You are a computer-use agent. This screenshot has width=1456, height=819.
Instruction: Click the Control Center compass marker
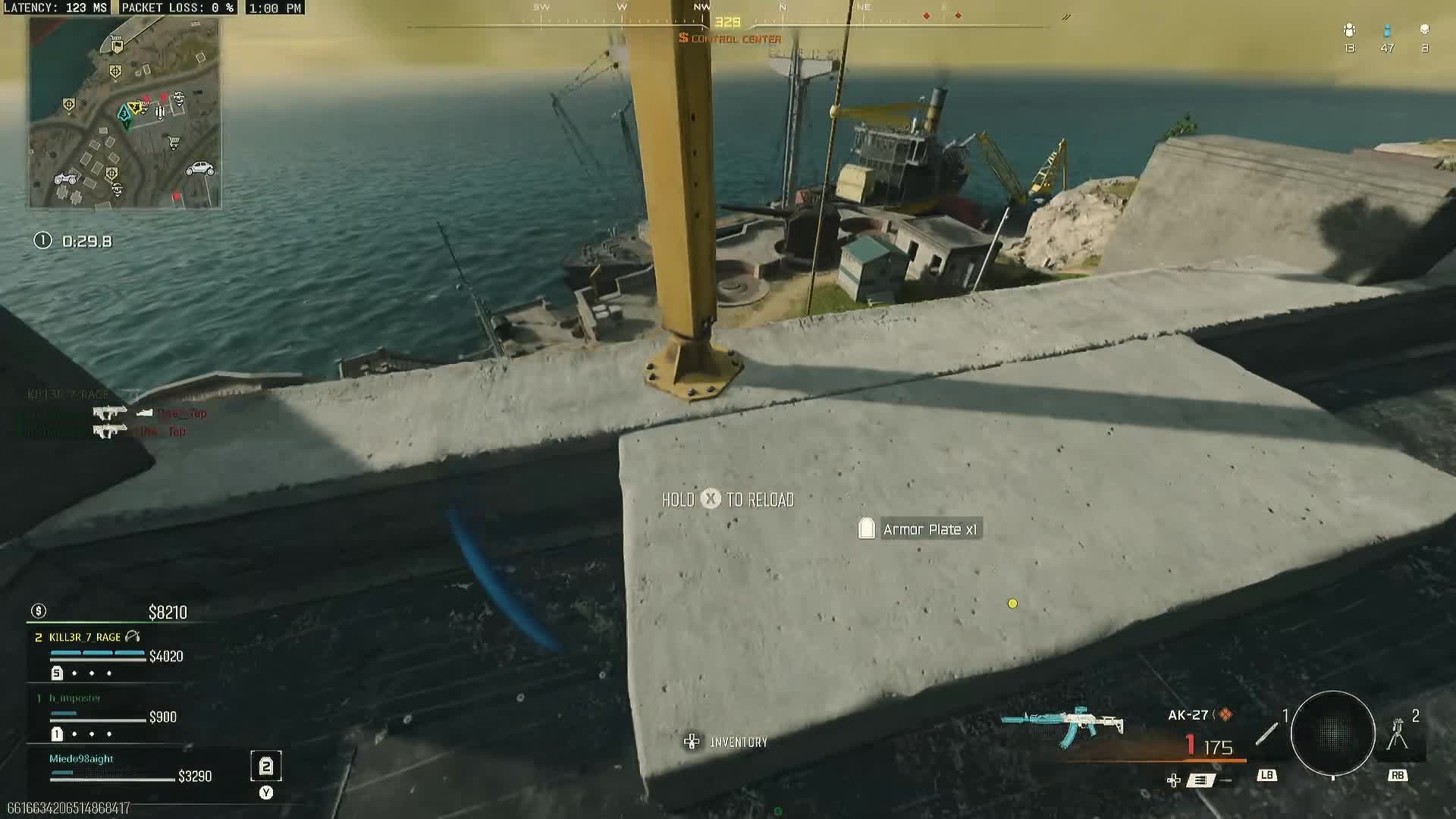pos(730,39)
